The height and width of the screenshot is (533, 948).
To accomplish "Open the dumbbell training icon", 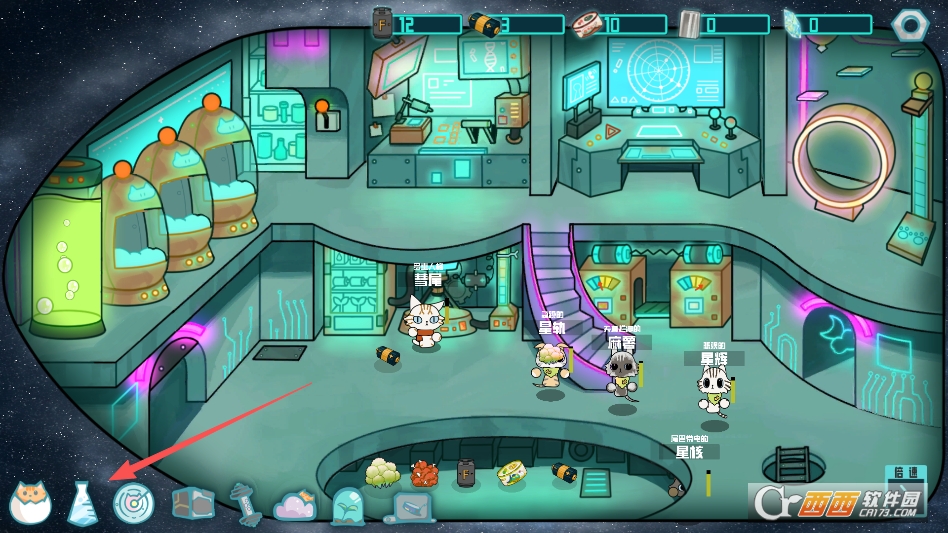I will (245, 503).
